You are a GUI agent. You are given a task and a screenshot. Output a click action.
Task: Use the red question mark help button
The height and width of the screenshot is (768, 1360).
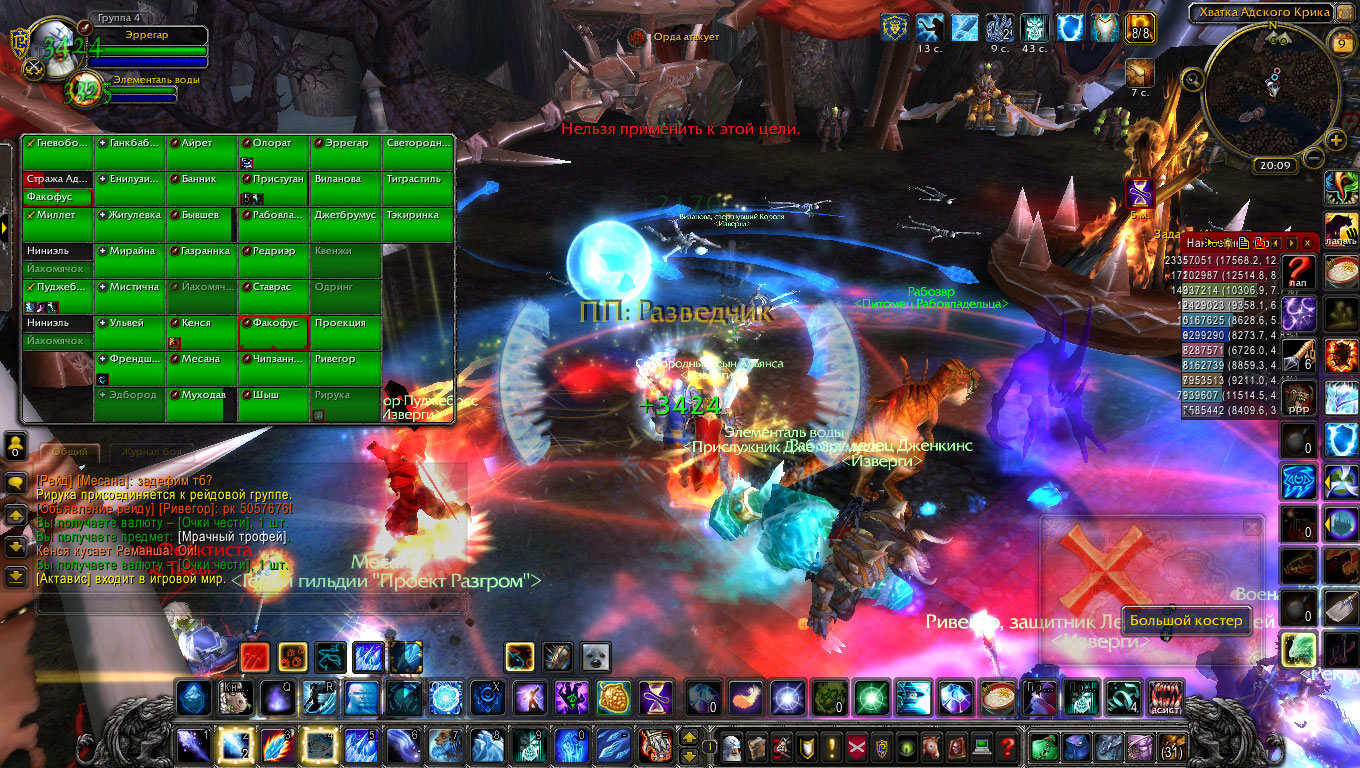pos(1007,745)
